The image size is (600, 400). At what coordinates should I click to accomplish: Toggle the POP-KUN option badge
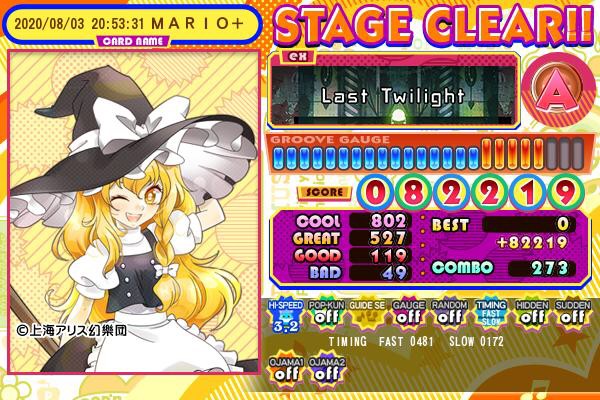coord(325,314)
